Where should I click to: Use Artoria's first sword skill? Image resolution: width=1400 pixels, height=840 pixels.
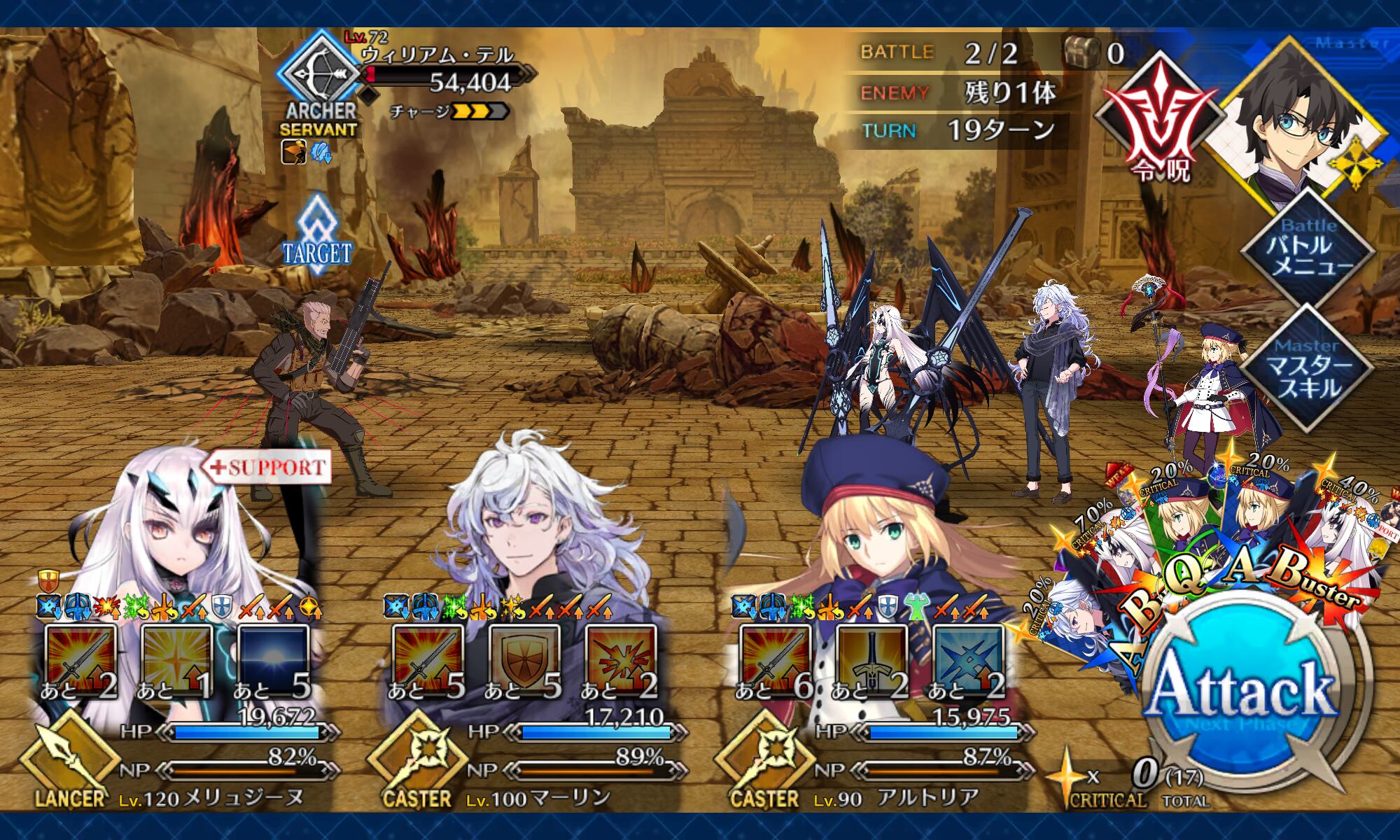(775, 661)
